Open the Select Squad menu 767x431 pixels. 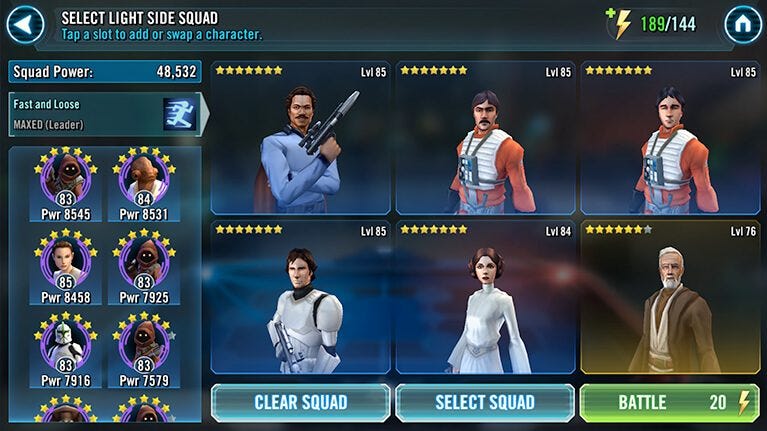tap(485, 403)
